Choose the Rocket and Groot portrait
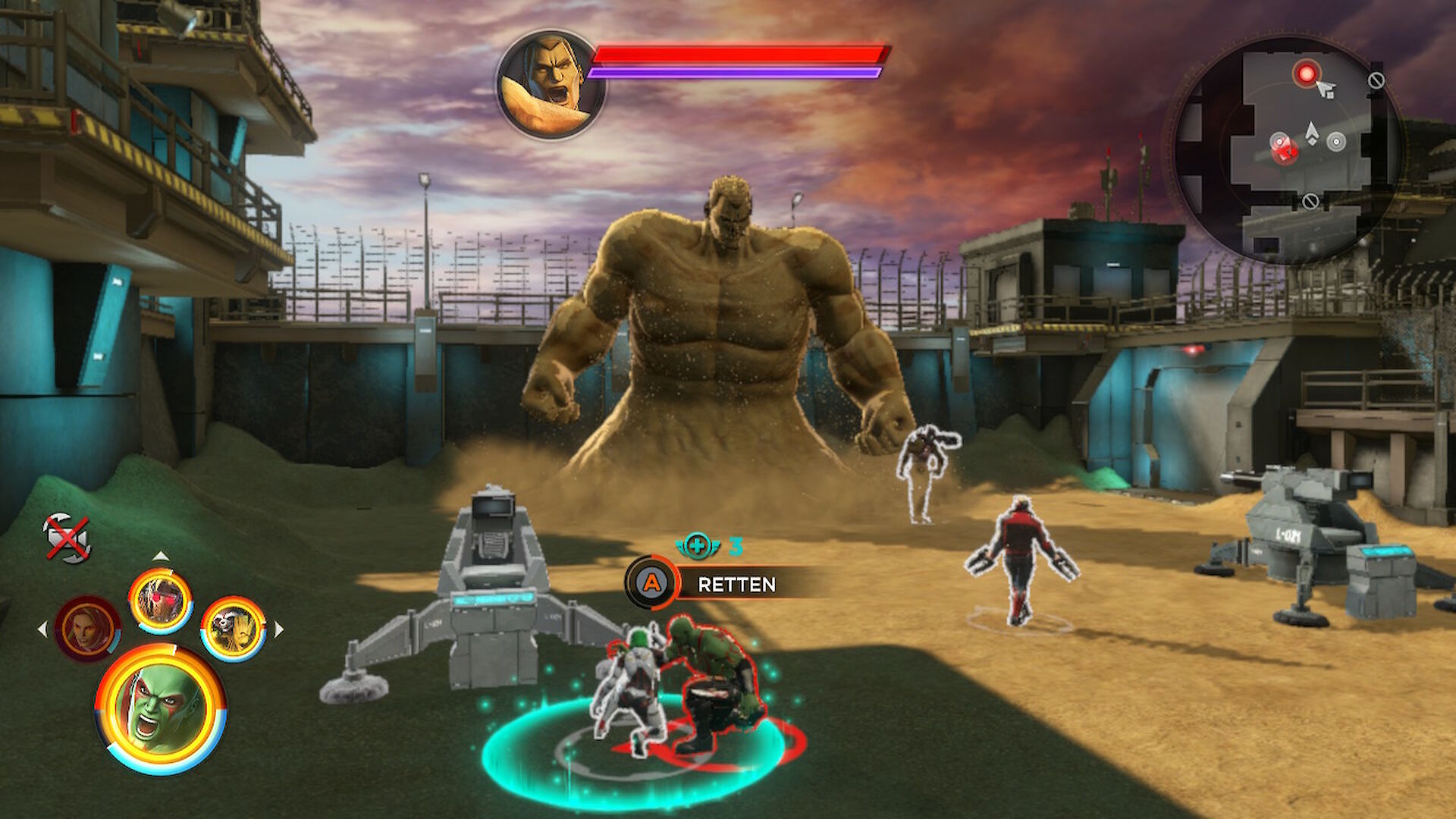Image resolution: width=1456 pixels, height=819 pixels. pyautogui.click(x=233, y=628)
